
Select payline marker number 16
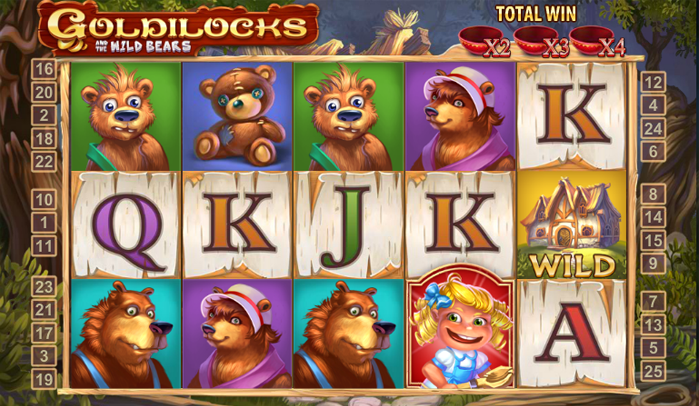click(x=43, y=69)
